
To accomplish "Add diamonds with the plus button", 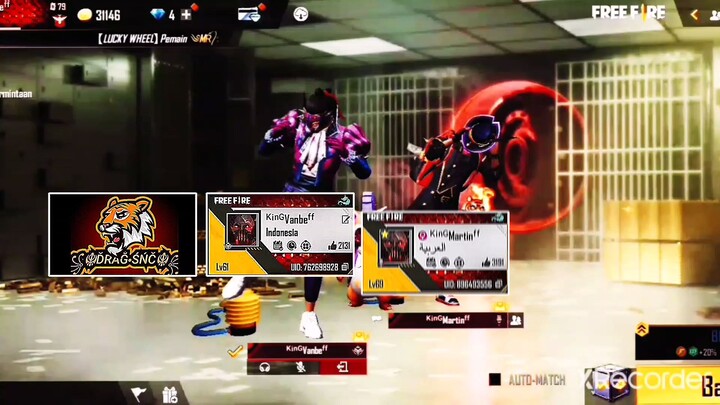I will click(186, 15).
